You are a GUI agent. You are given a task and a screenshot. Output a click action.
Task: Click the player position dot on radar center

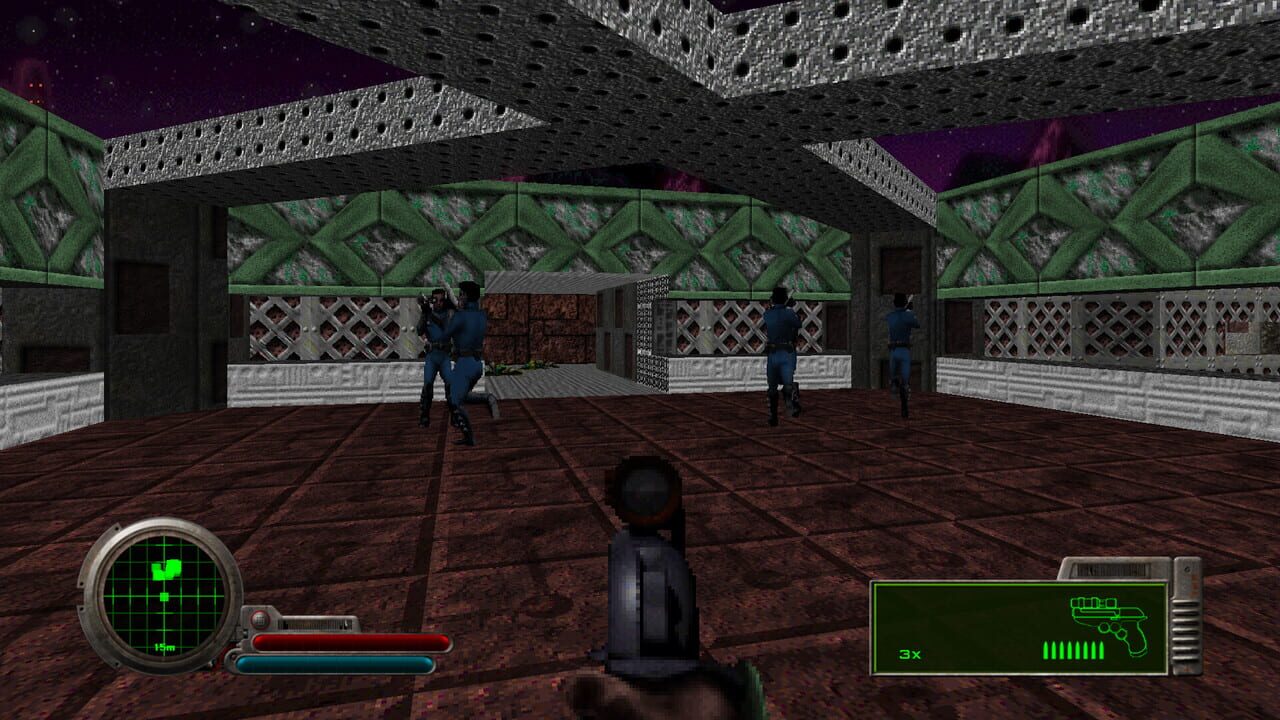click(164, 598)
